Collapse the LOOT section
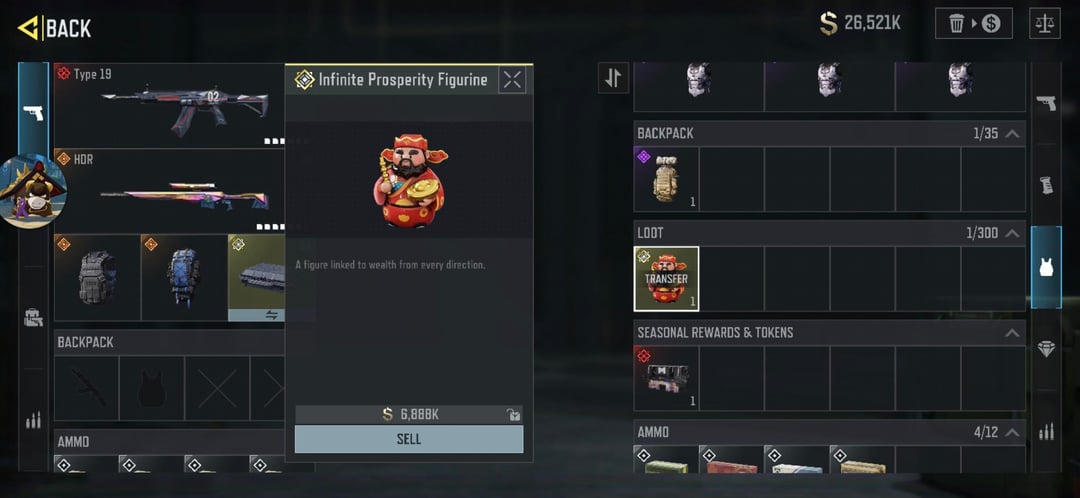 (1012, 233)
